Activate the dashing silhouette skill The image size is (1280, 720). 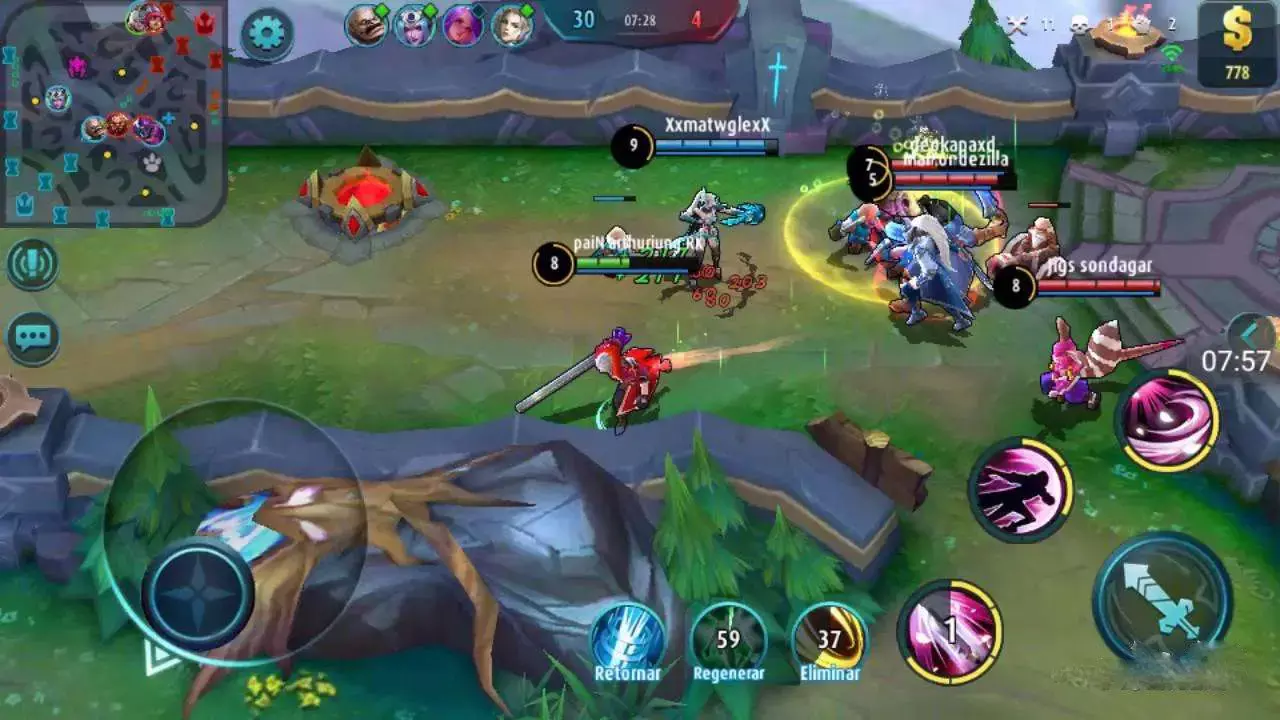[x=1020, y=489]
